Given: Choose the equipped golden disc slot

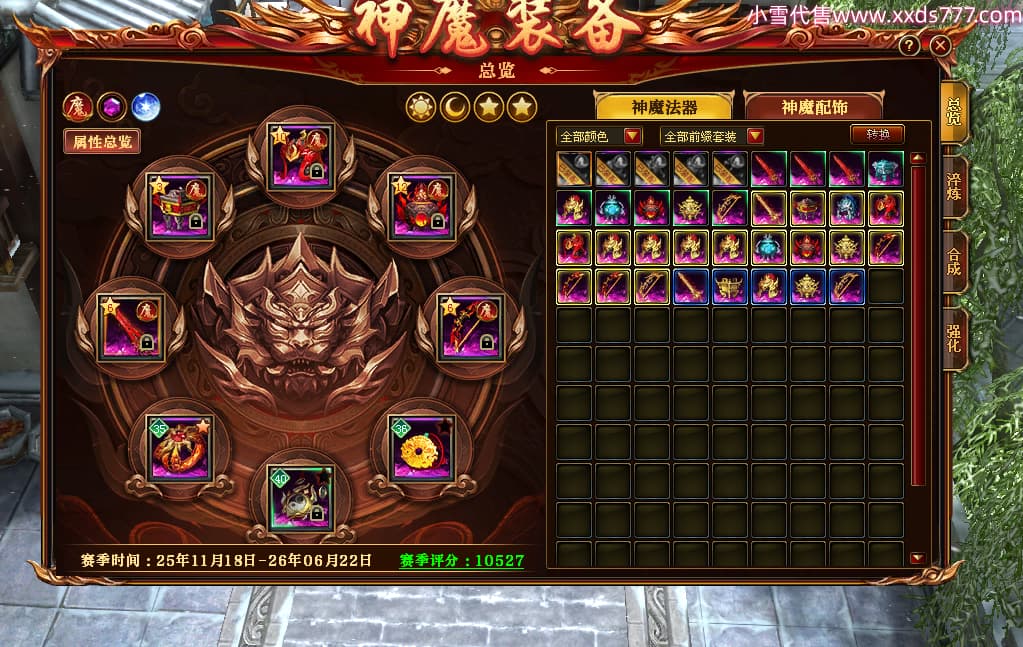Looking at the screenshot, I should [421, 449].
